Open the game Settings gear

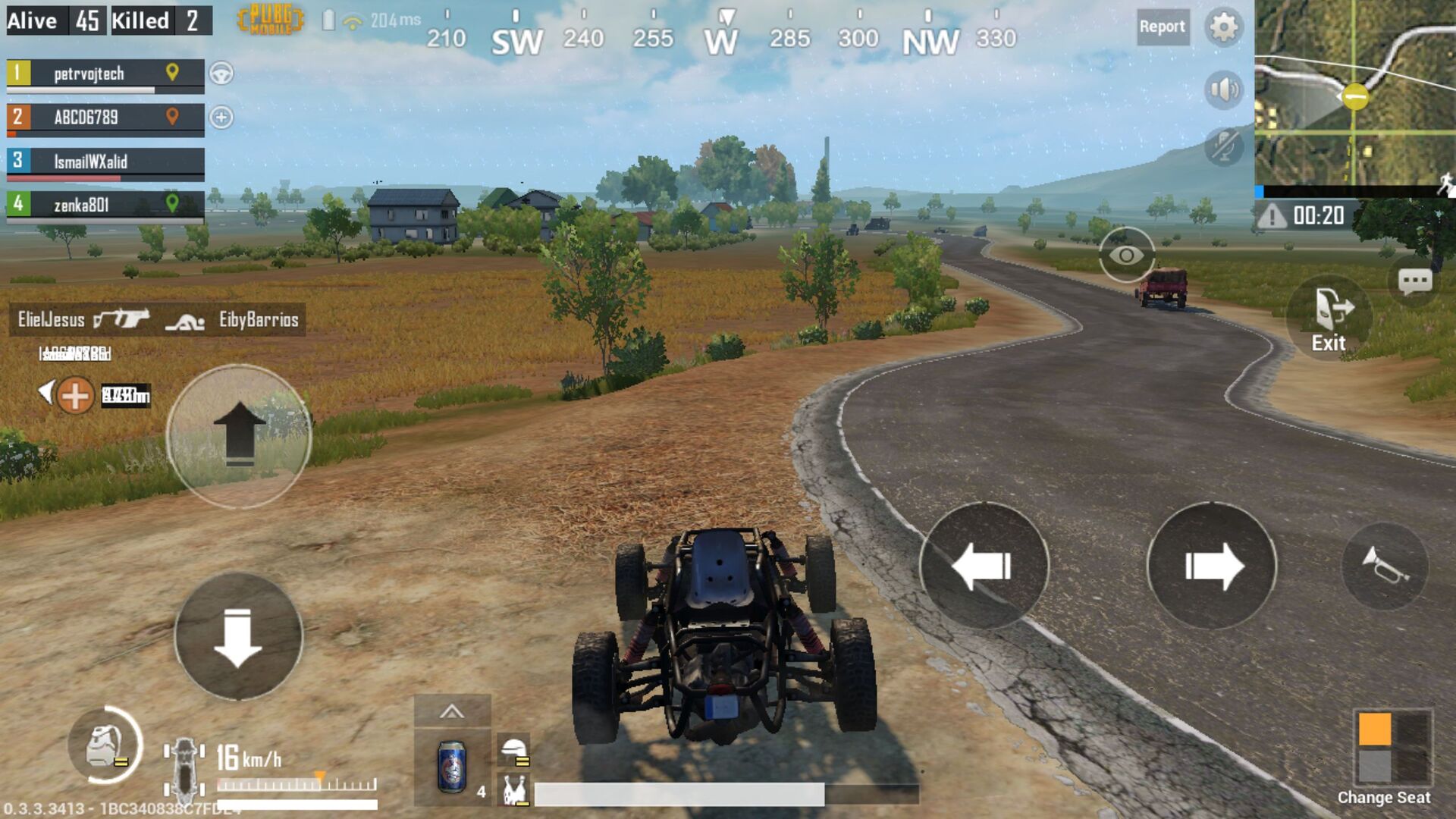(x=1223, y=27)
